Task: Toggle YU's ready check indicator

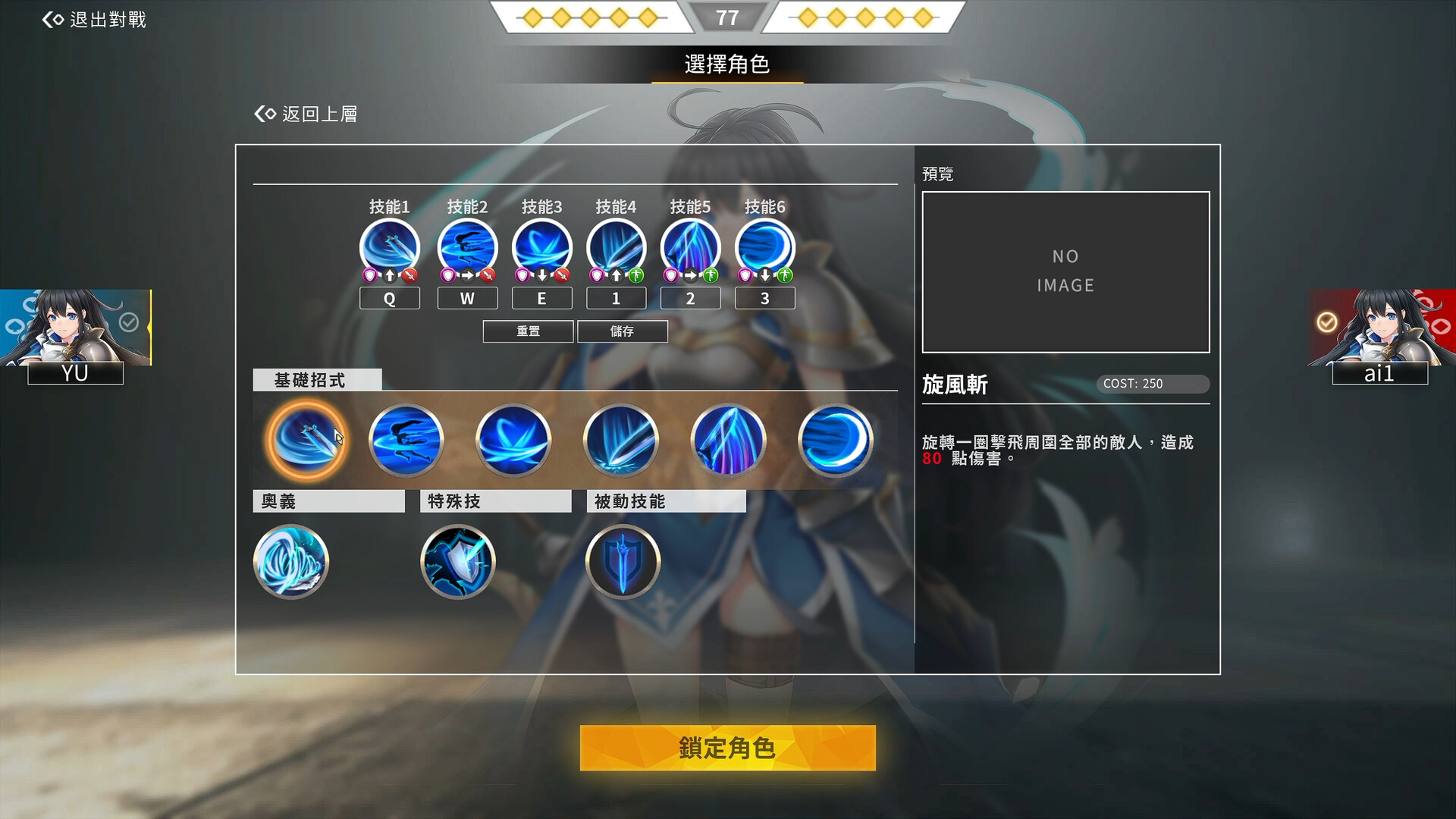Action: [x=129, y=322]
